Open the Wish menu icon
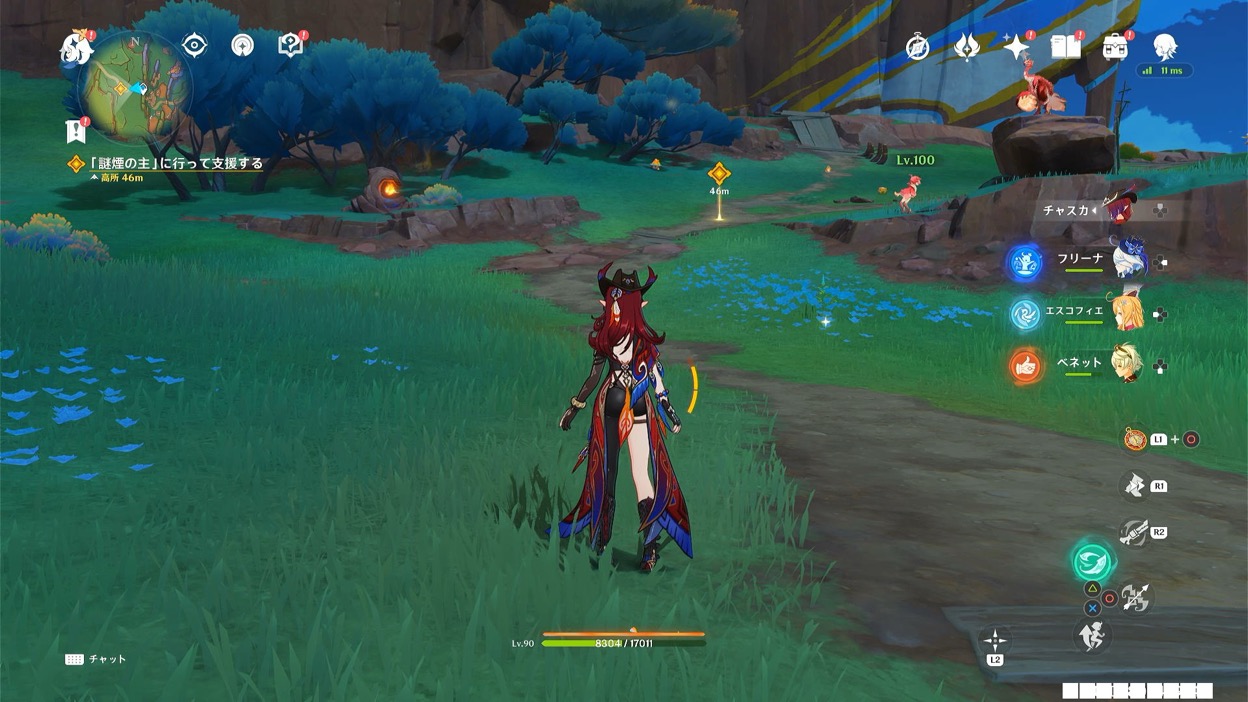Screen dimensions: 1248x702 (967, 46)
